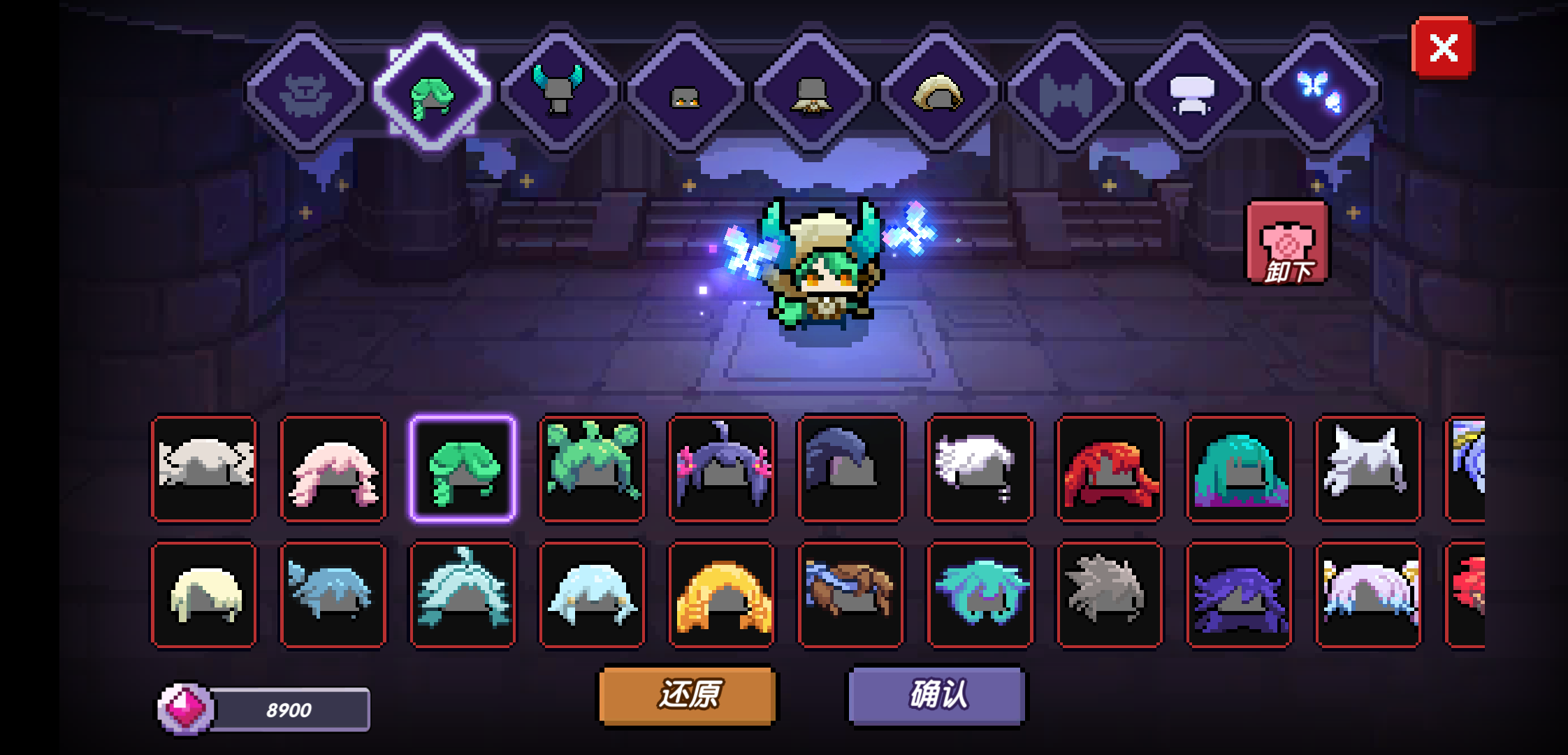This screenshot has height=755, width=1568.
Task: Select the equipped green curly hairstyle
Action: (x=461, y=470)
